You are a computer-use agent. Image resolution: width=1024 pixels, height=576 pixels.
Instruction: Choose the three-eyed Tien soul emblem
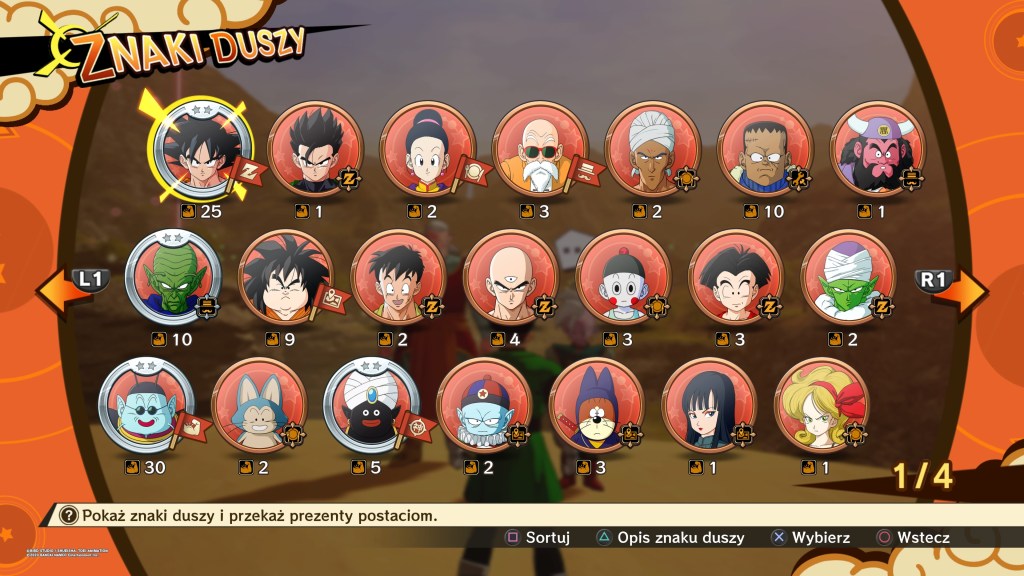[x=511, y=278]
